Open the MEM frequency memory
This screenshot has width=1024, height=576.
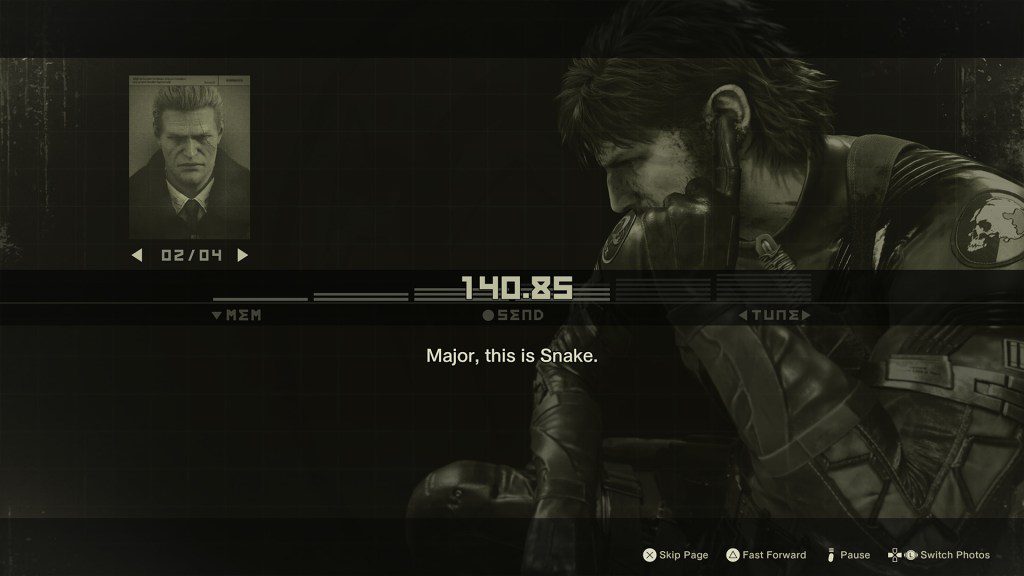237,316
